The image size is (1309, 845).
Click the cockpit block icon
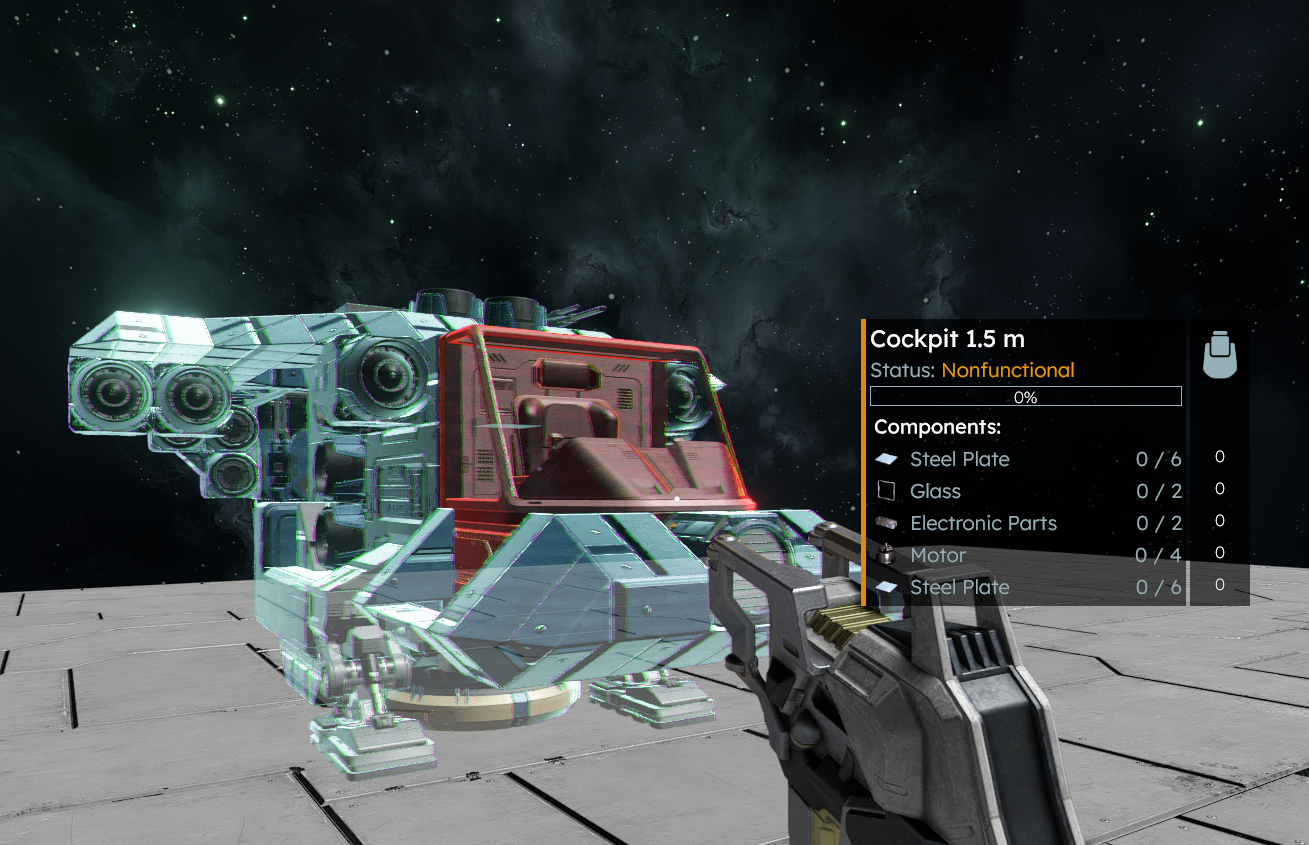click(x=1219, y=355)
